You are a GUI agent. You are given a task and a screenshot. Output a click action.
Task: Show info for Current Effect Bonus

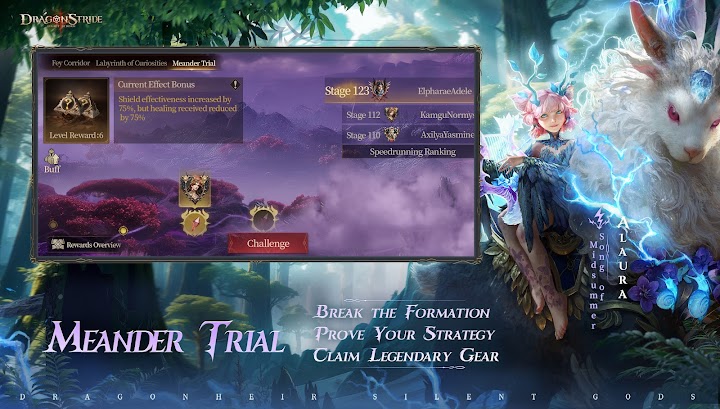tap(235, 85)
